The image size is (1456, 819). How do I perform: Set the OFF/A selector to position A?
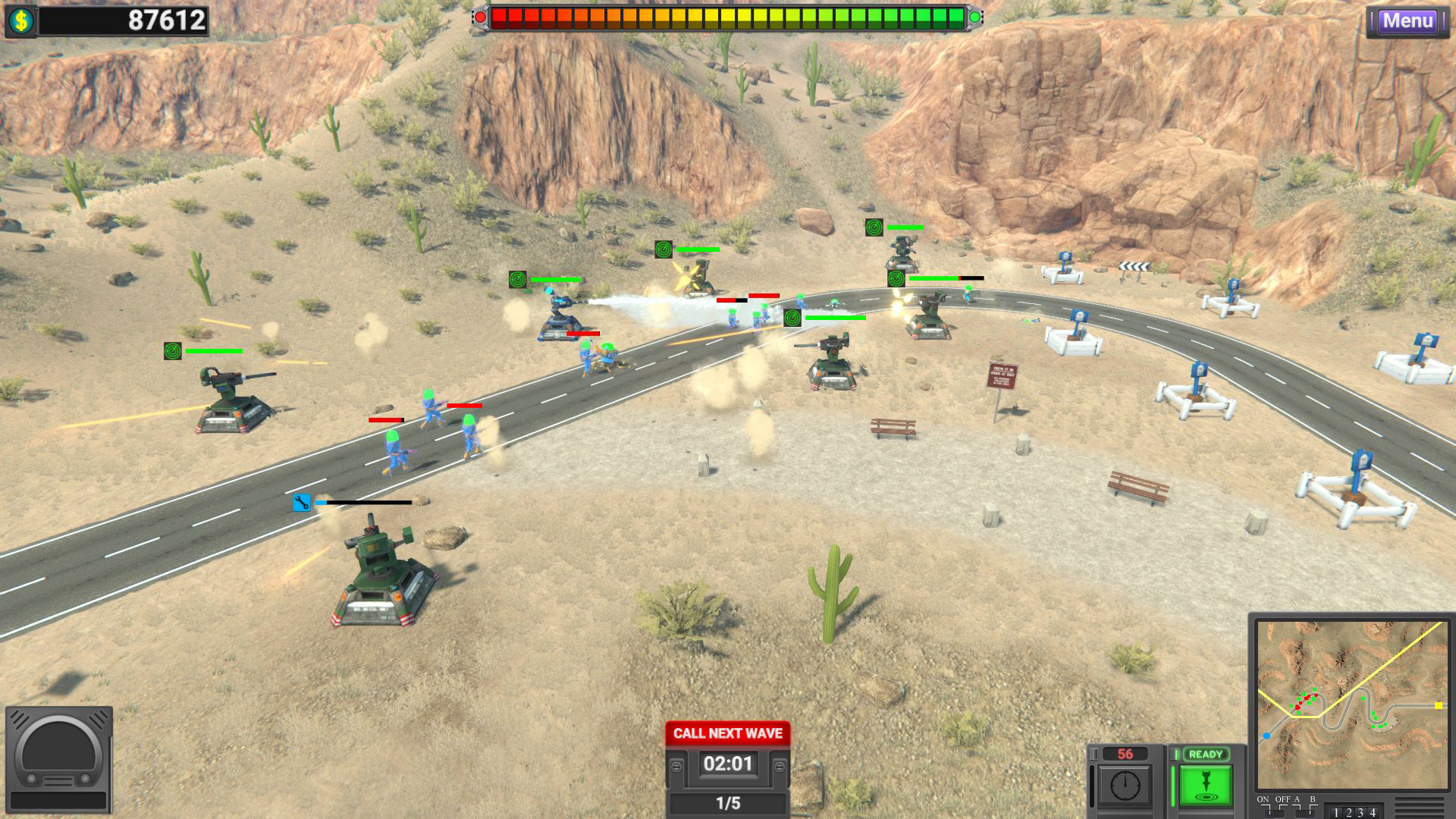click(x=1298, y=813)
